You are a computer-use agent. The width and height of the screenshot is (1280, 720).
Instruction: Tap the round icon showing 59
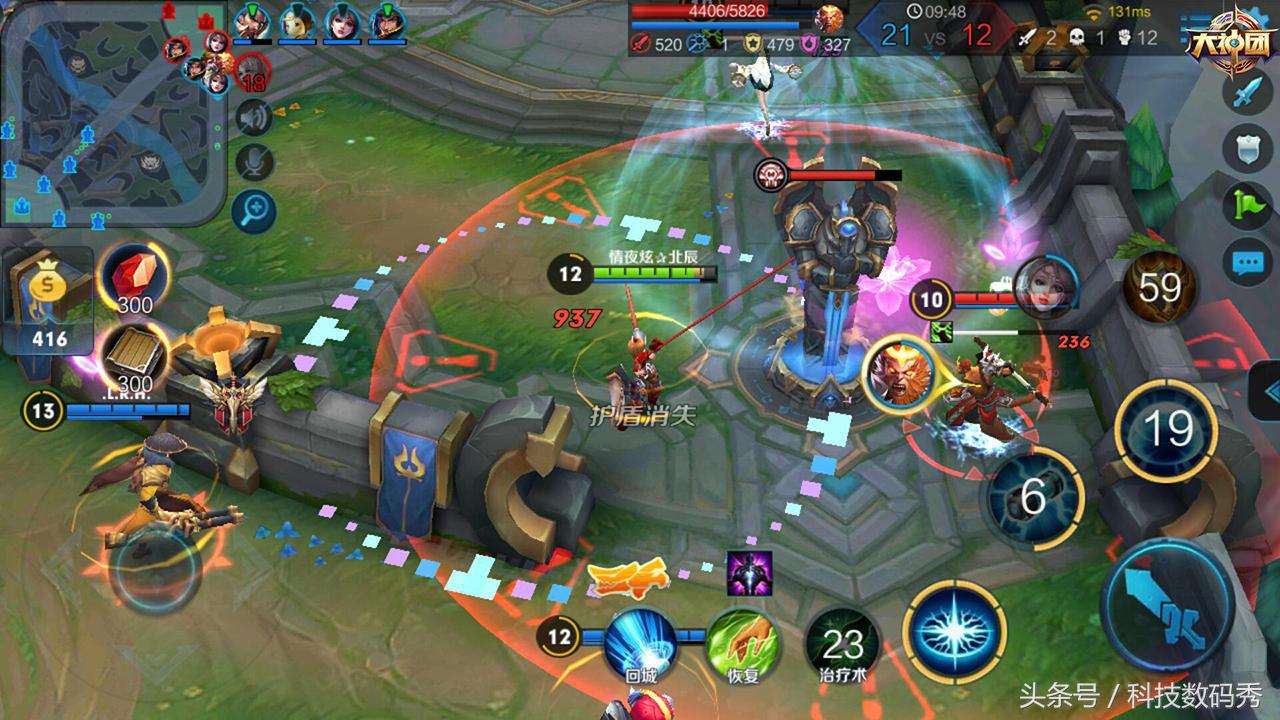[x=1160, y=288]
